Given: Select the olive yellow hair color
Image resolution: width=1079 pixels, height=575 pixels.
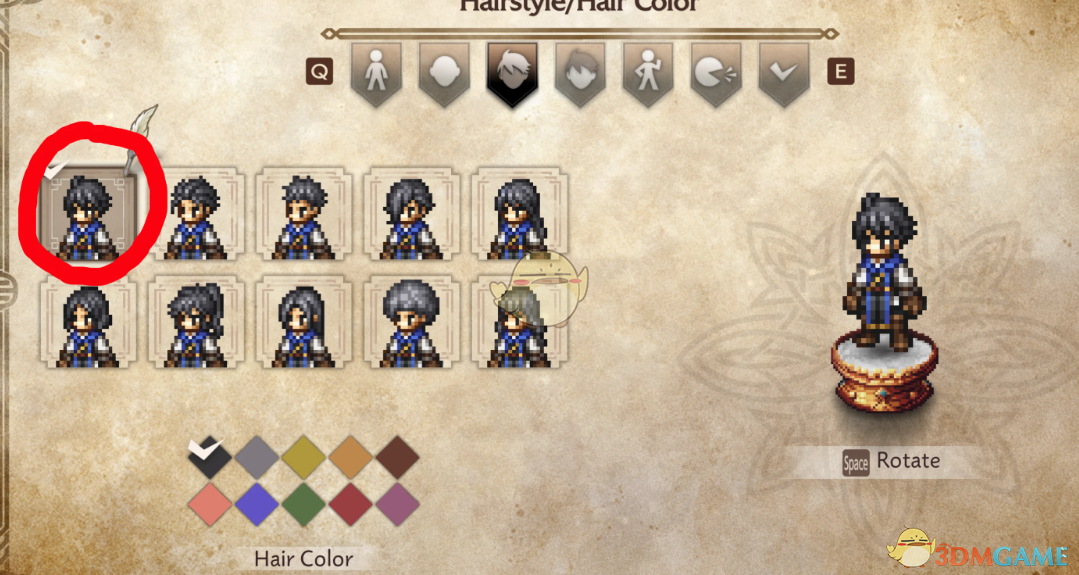Looking at the screenshot, I should click(x=304, y=456).
